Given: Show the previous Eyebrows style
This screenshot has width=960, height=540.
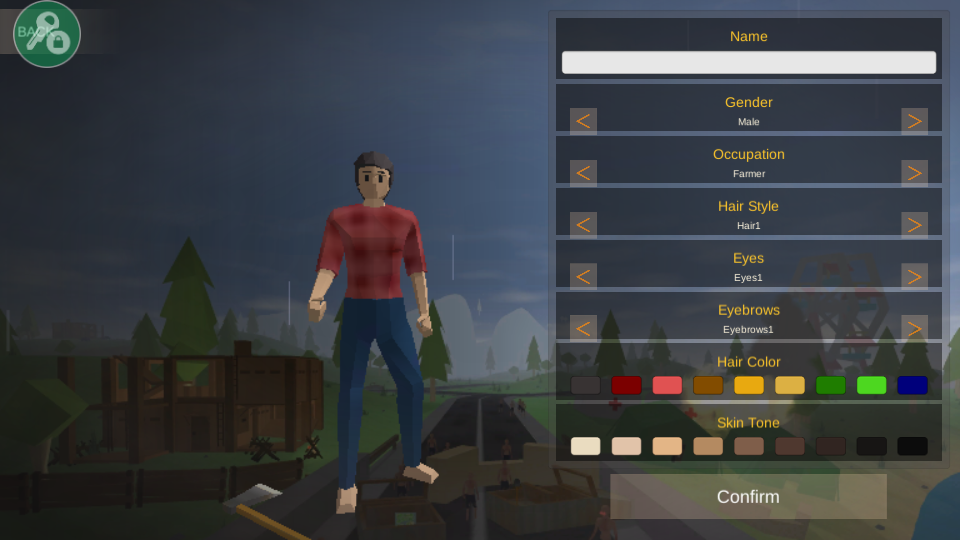Looking at the screenshot, I should pyautogui.click(x=584, y=328).
